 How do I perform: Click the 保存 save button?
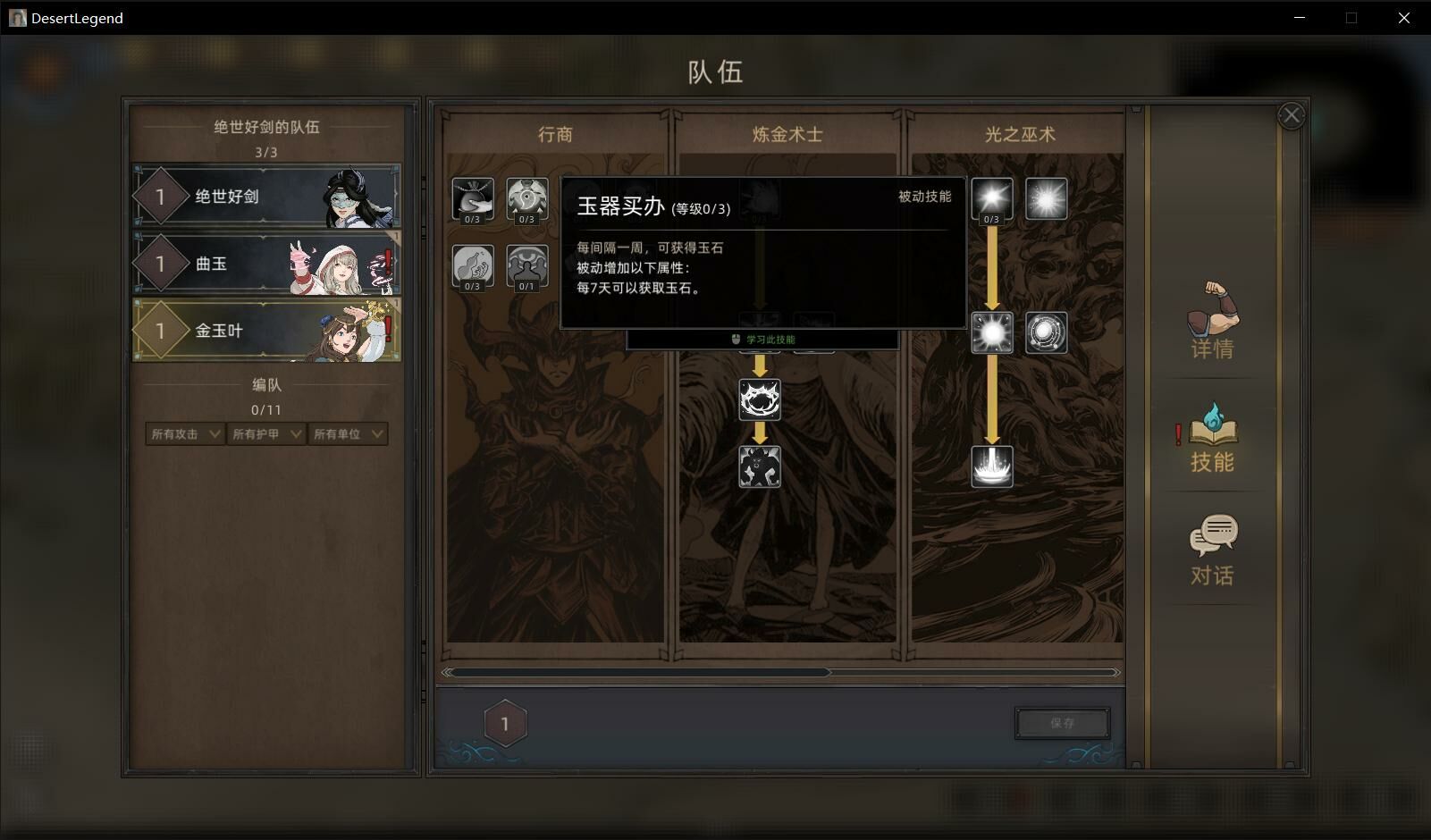pos(1062,723)
